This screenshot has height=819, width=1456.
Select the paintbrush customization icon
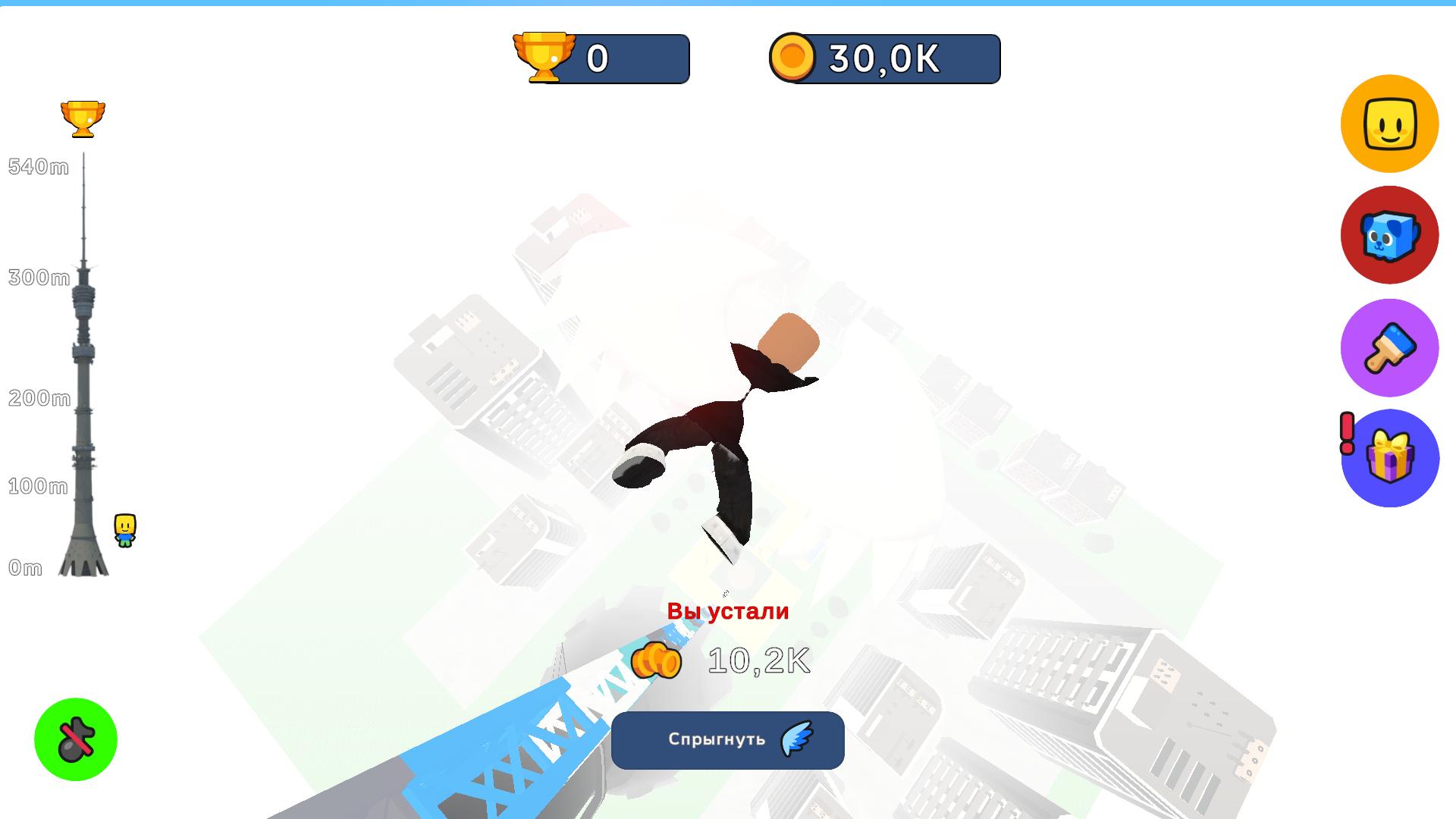coord(1389,347)
